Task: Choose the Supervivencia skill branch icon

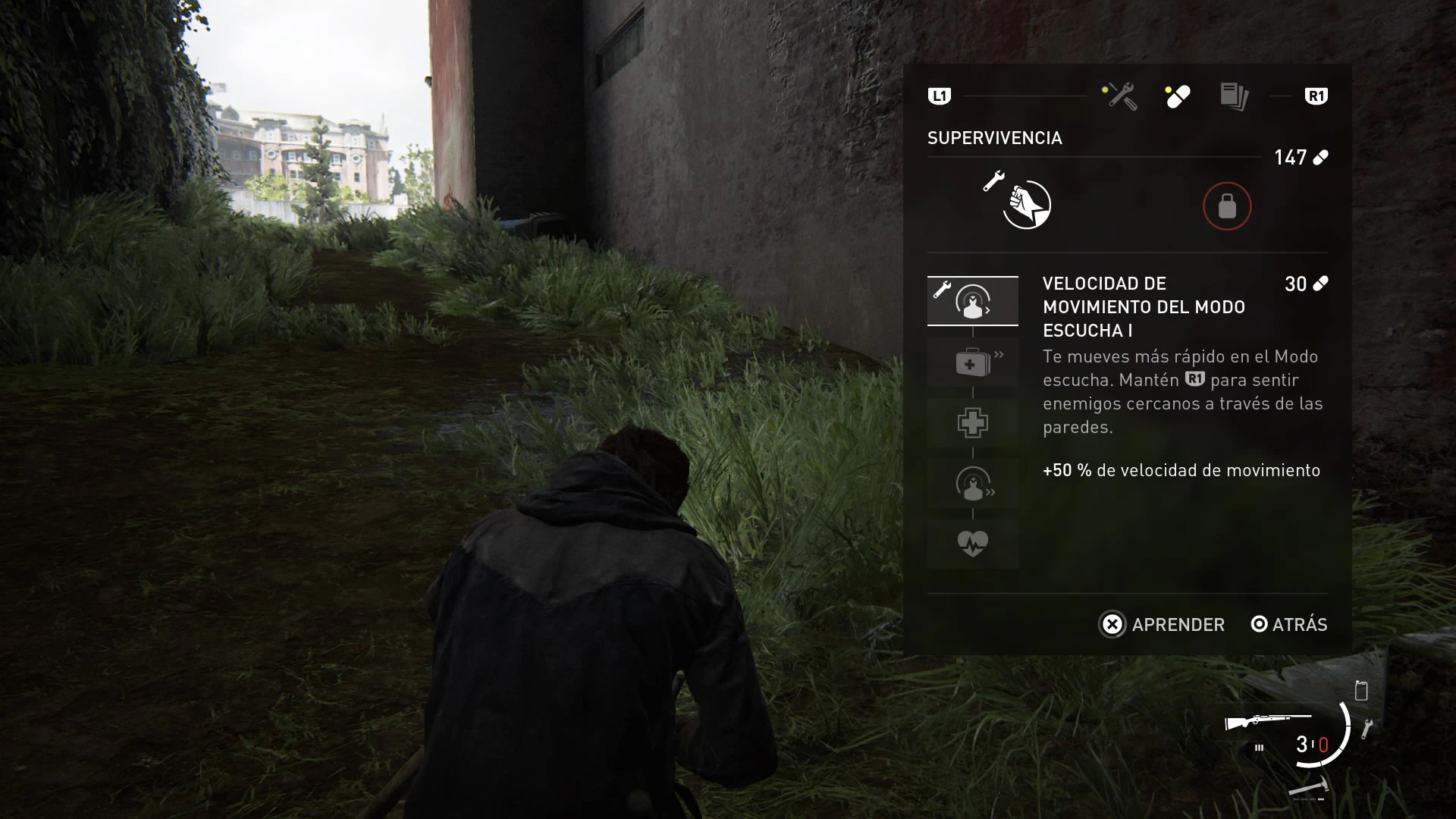Action: click(x=1026, y=205)
